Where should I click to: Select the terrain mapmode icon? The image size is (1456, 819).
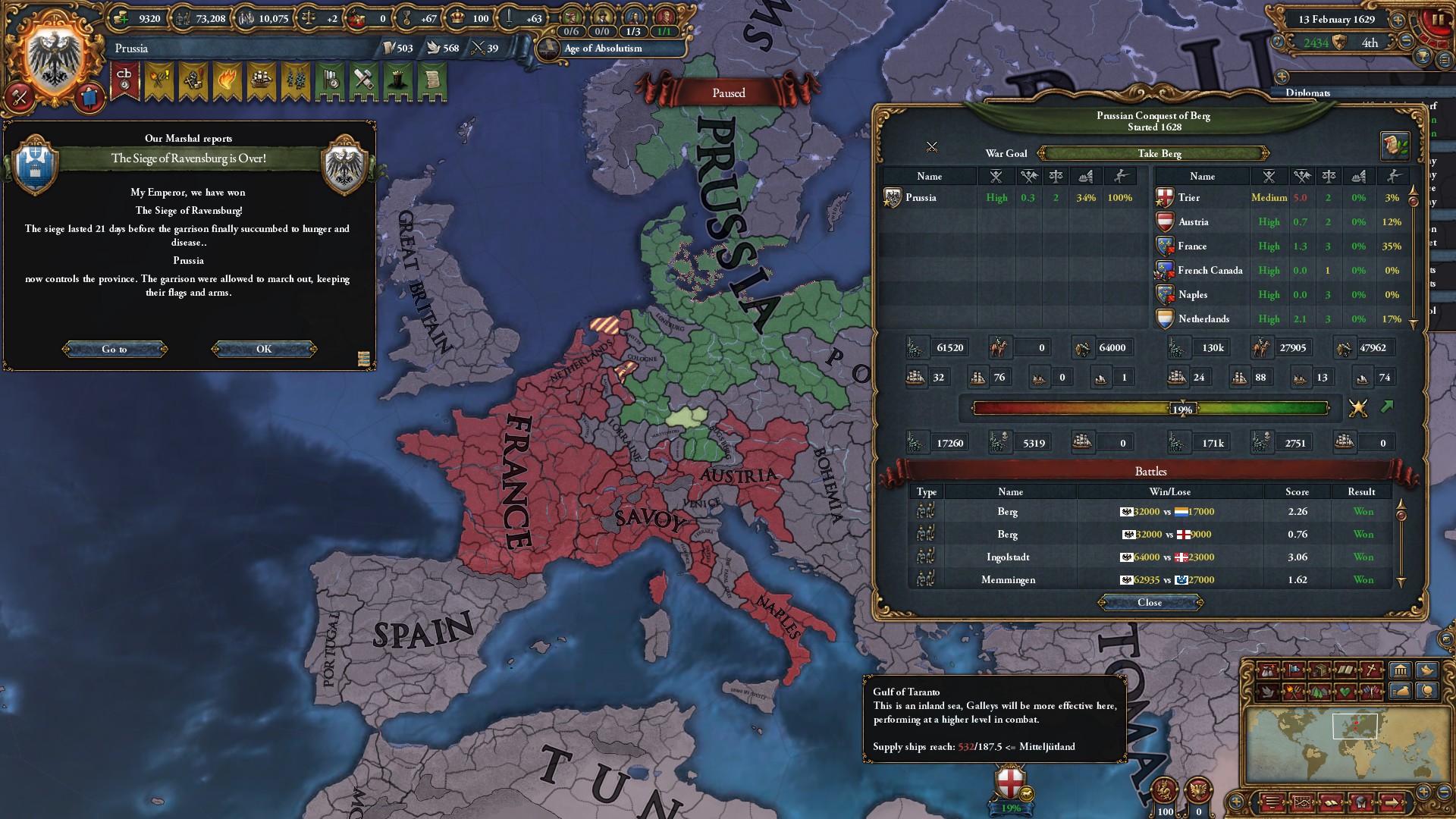pyautogui.click(x=1319, y=692)
